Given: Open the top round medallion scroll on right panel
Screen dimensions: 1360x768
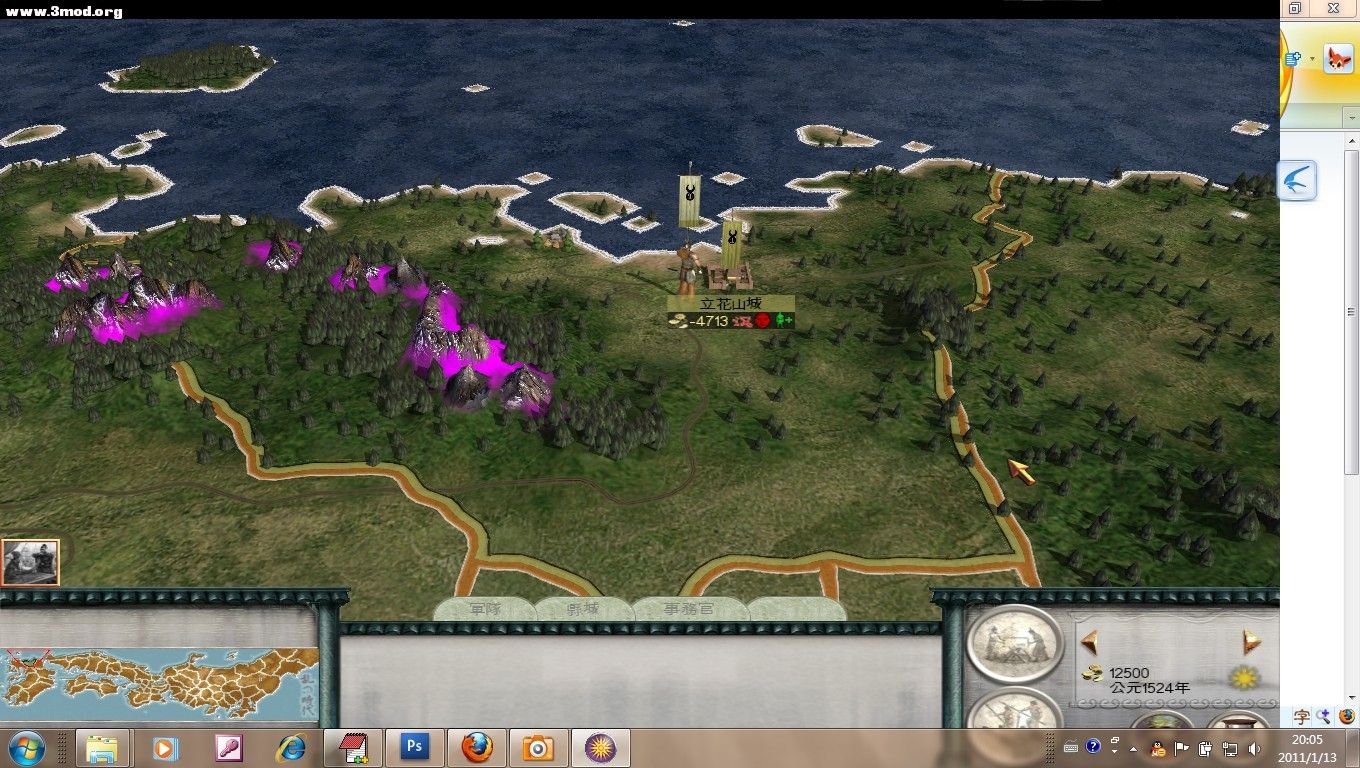Looking at the screenshot, I should [x=1013, y=645].
